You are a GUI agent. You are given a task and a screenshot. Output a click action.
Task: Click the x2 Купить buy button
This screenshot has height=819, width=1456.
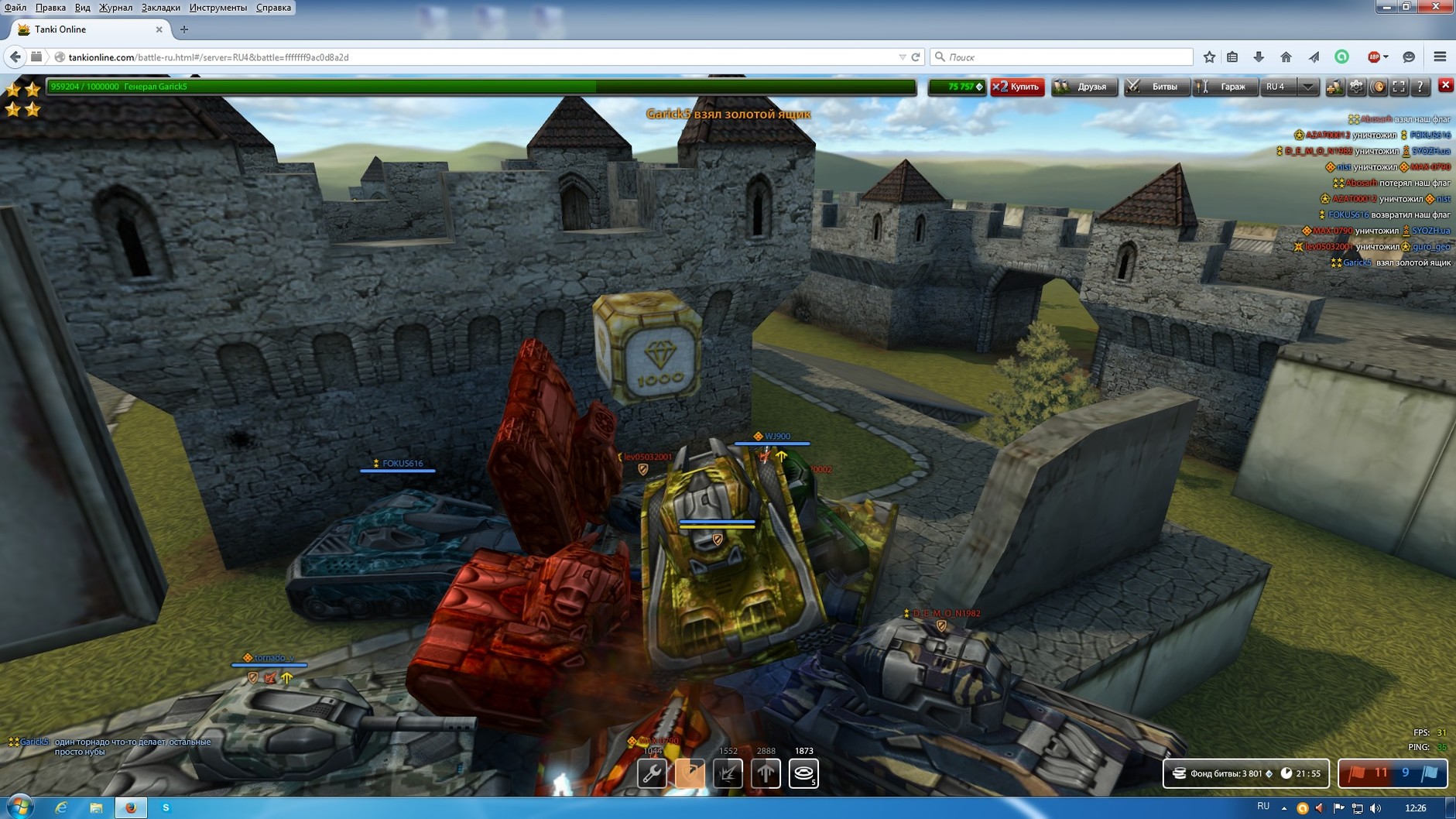1017,87
